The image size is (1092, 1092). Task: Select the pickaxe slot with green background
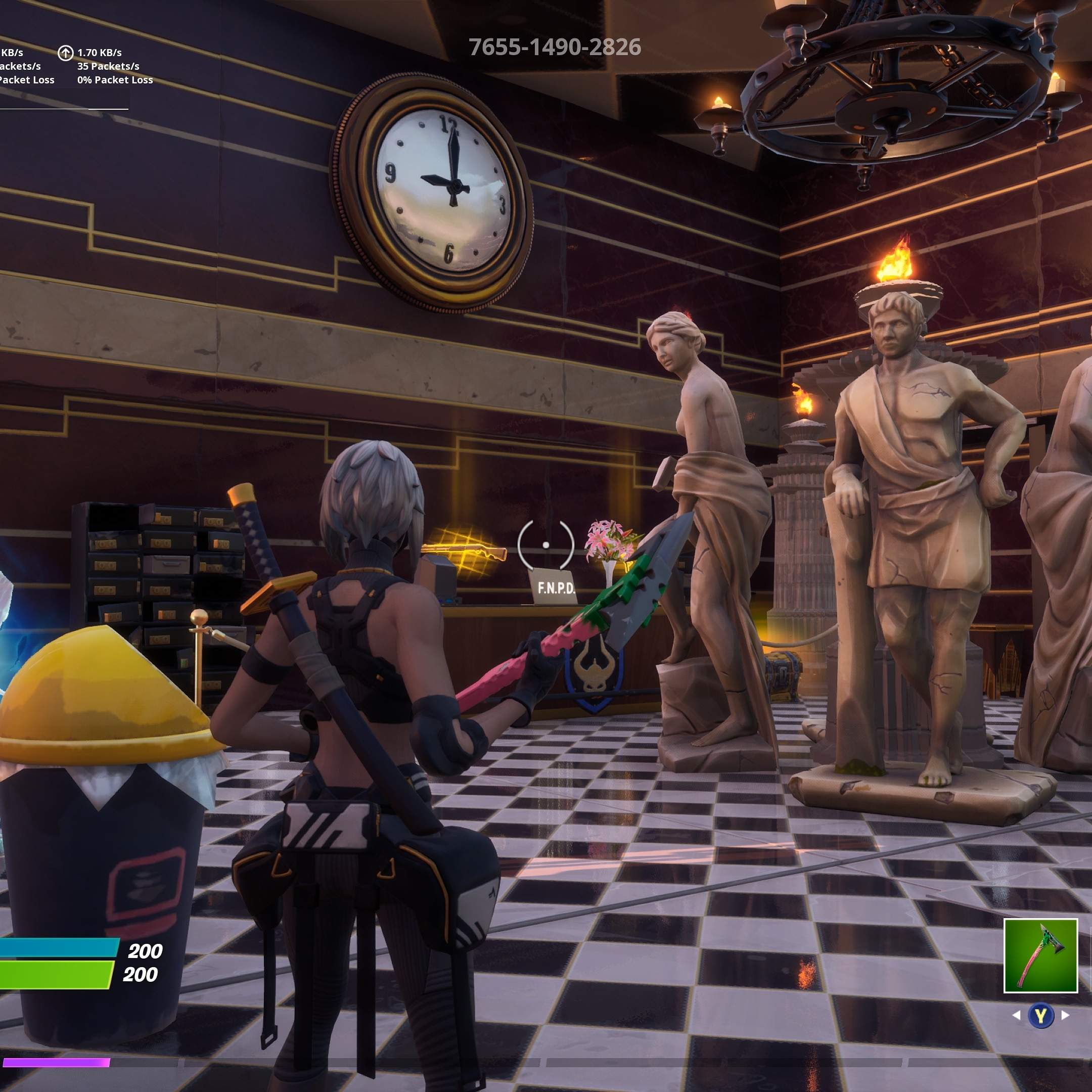coord(1040,955)
